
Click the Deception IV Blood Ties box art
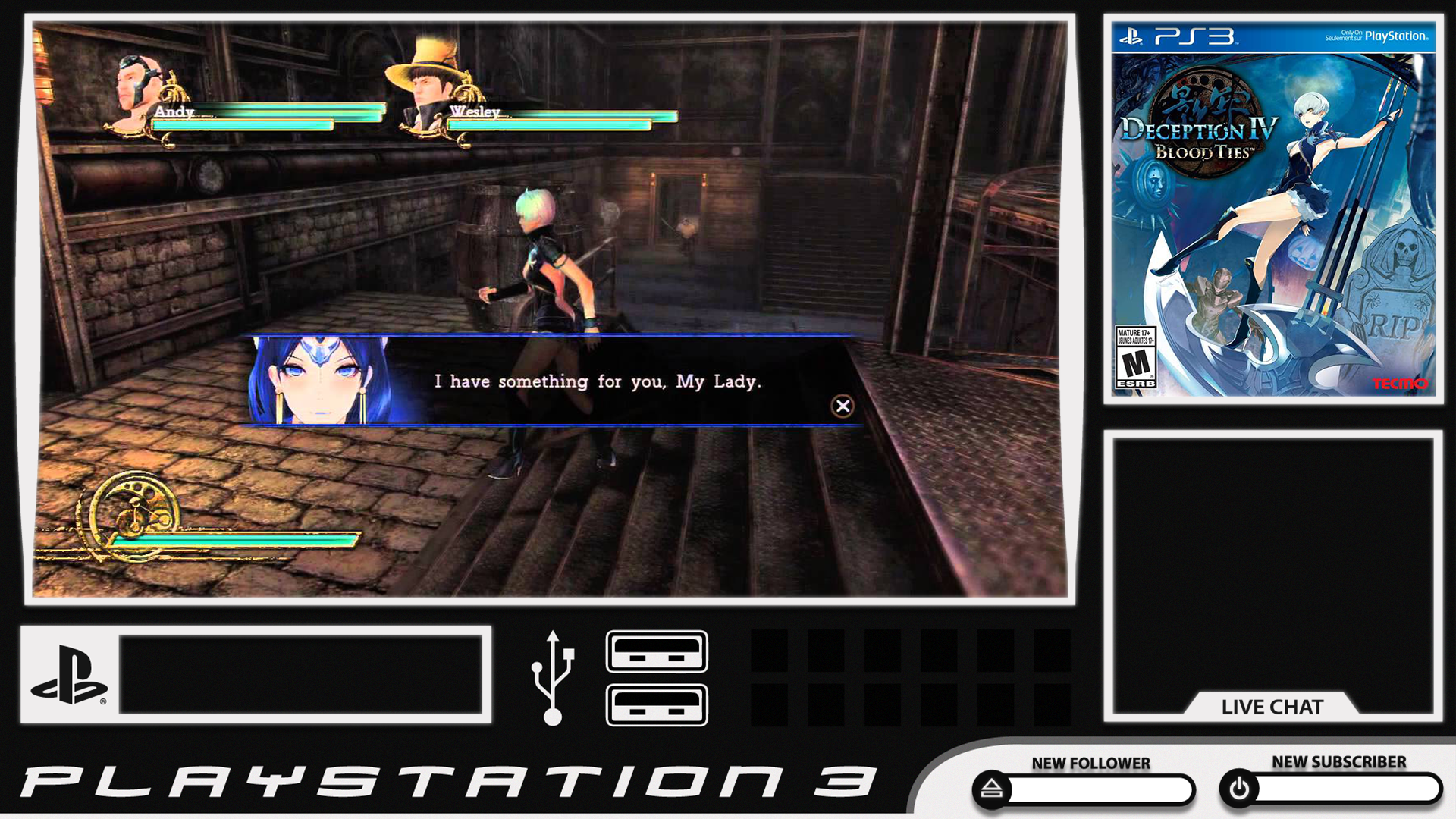click(1276, 216)
